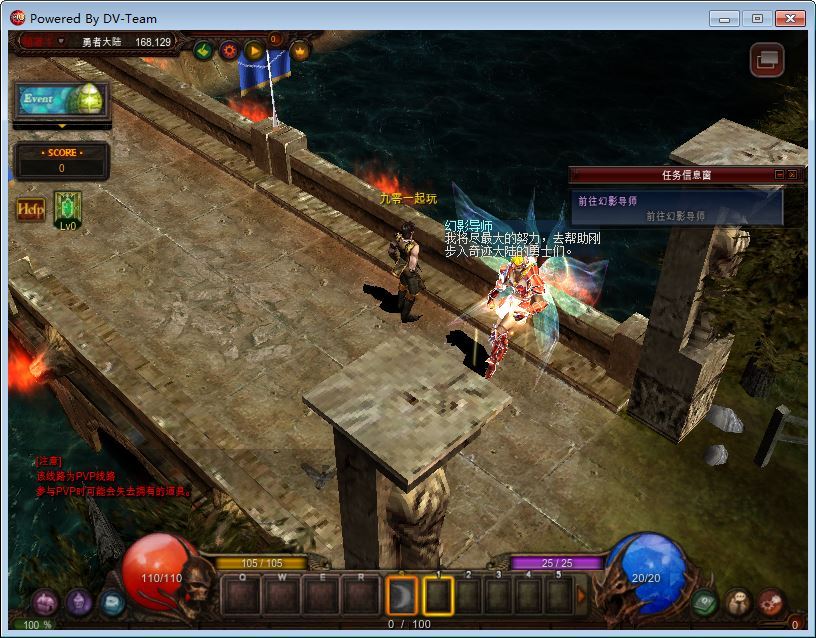The width and height of the screenshot is (816, 638).
Task: Maximize the game window
Action: [x=757, y=18]
